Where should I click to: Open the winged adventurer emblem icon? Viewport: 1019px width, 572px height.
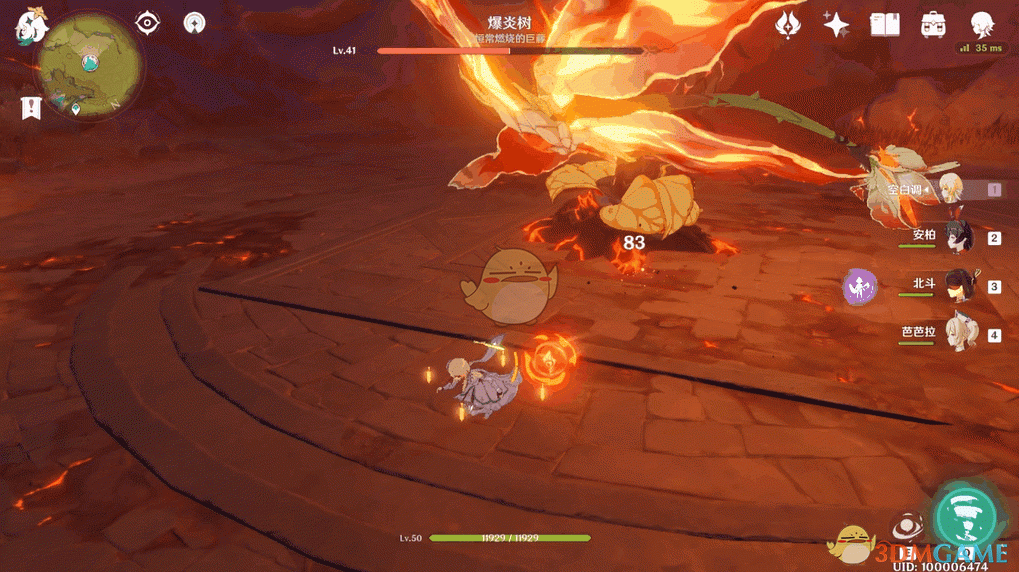pos(789,24)
